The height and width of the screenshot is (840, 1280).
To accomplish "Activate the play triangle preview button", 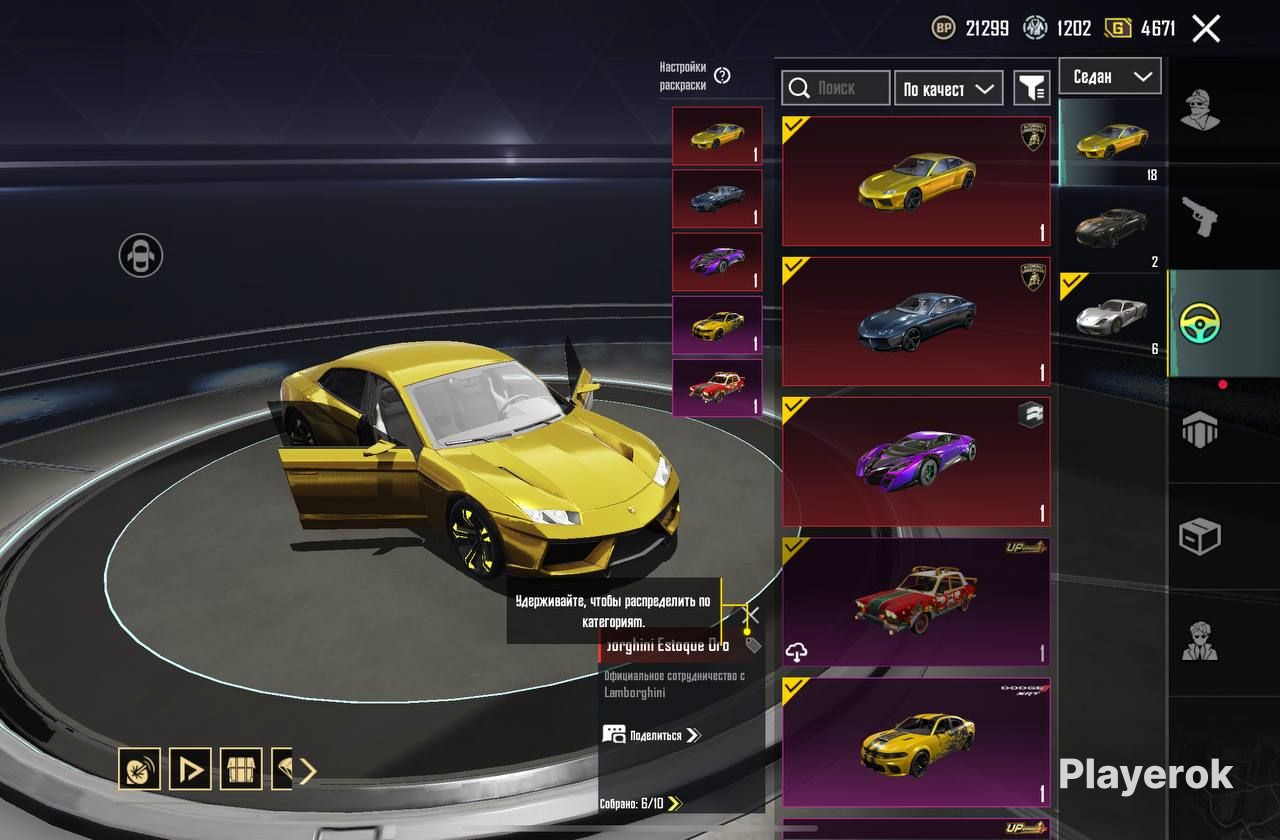I will coord(190,770).
